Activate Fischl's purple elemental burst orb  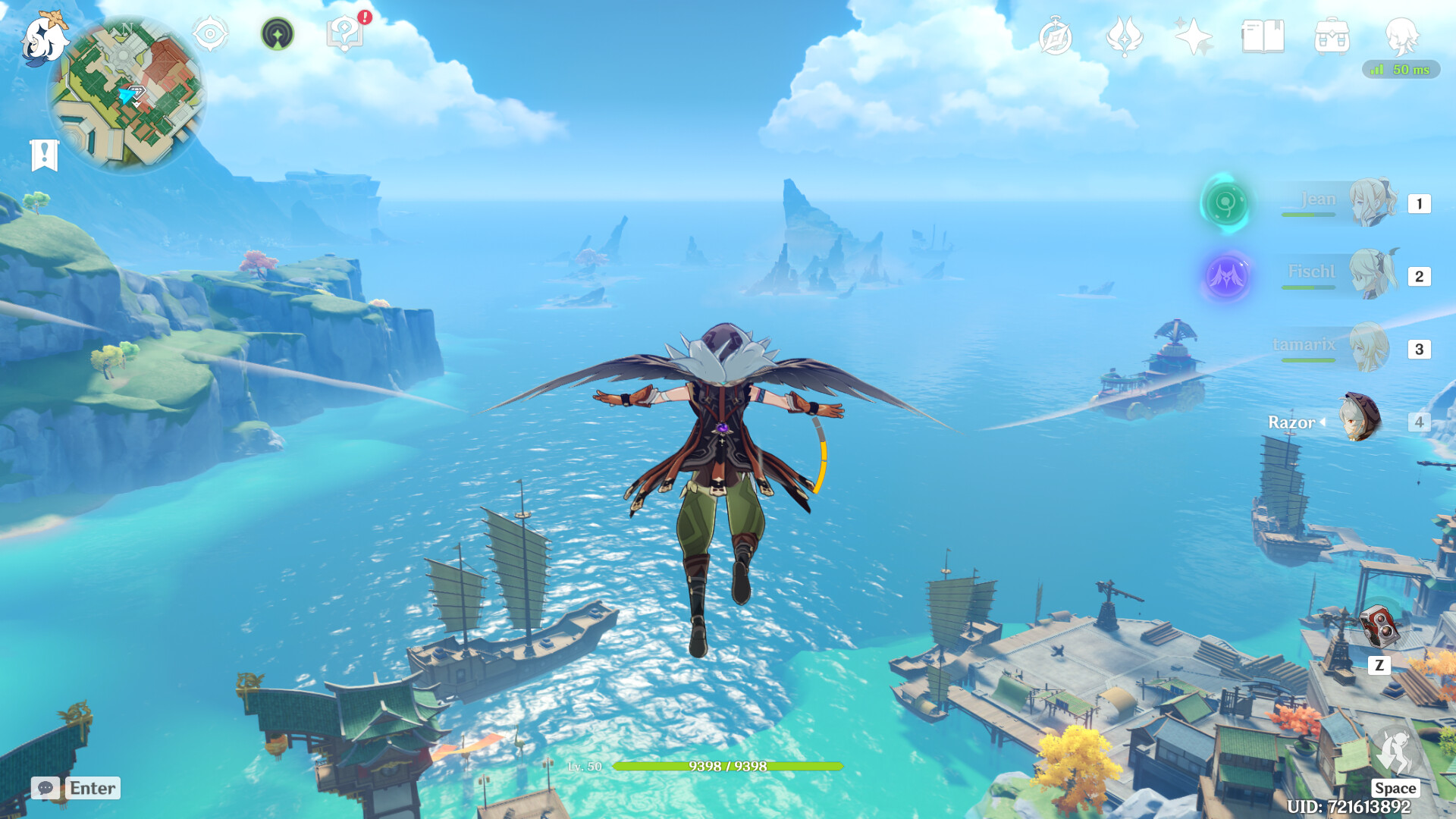(x=1225, y=276)
